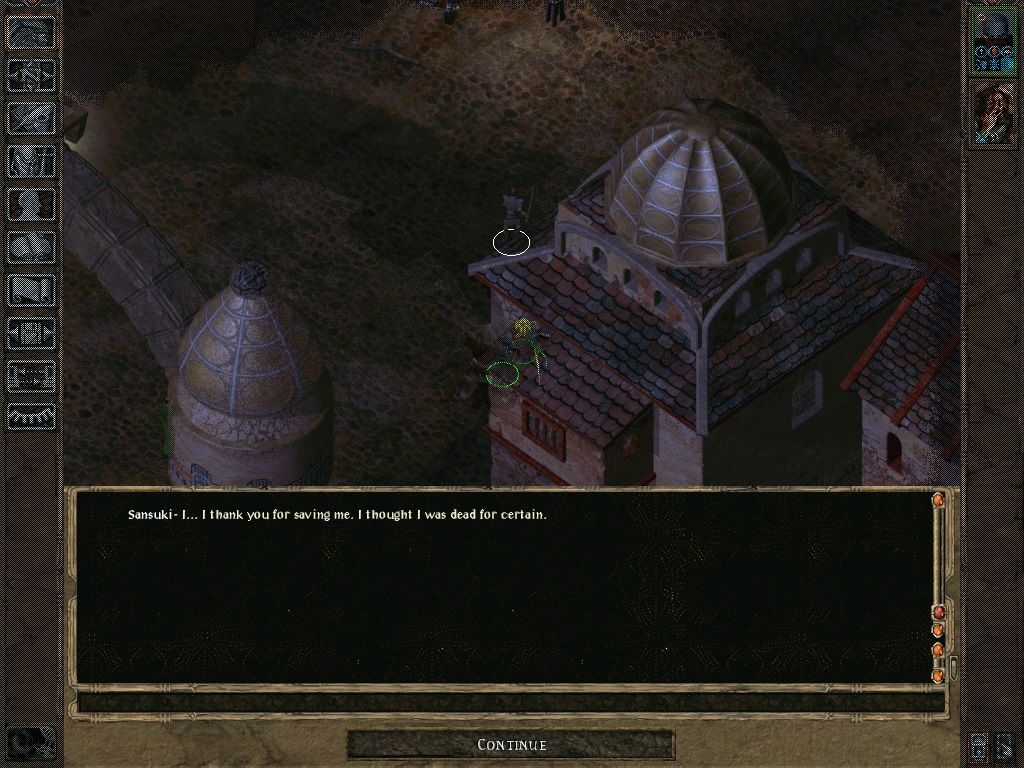The height and width of the screenshot is (768, 1024).
Task: Open the journal quill icon
Action: [32, 118]
